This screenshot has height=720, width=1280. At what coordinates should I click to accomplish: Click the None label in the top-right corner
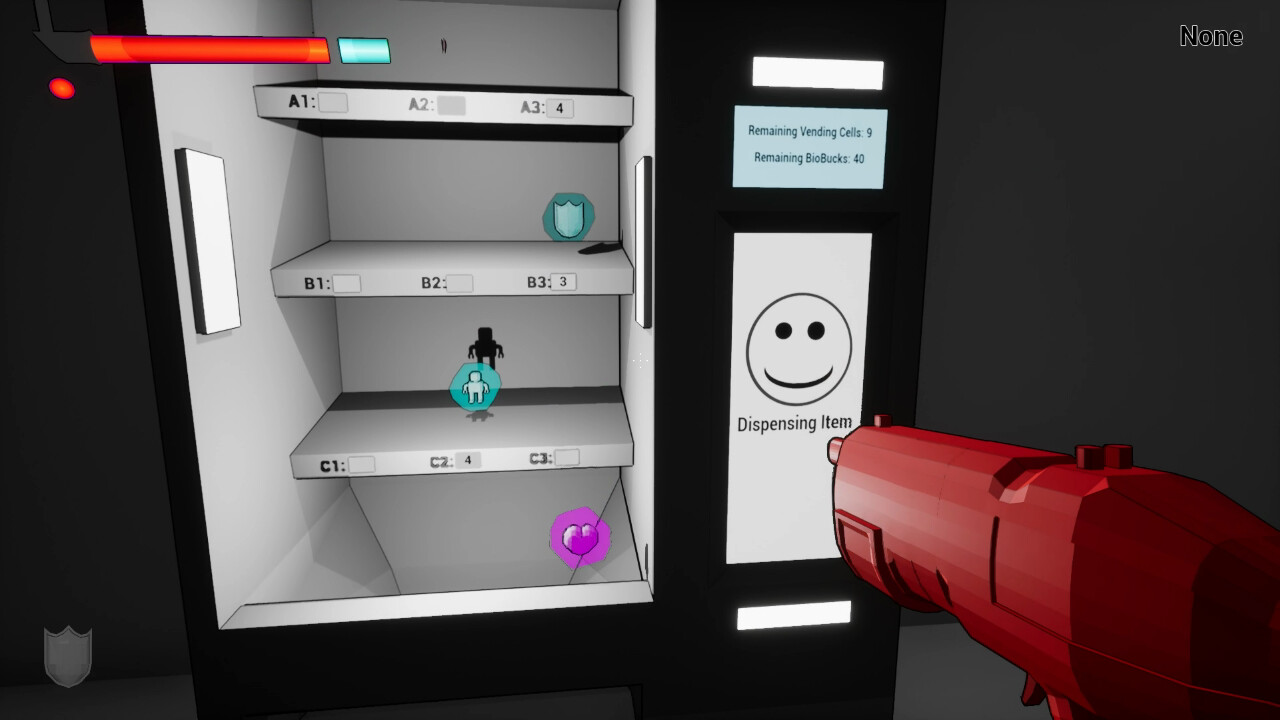click(1212, 36)
